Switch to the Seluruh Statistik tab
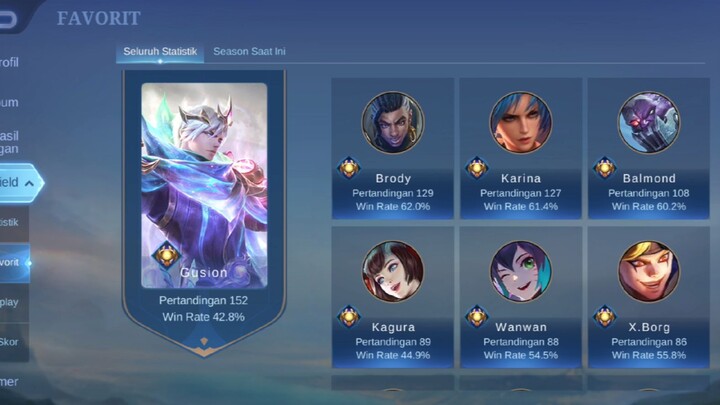This screenshot has width=720, height=405. click(x=160, y=51)
